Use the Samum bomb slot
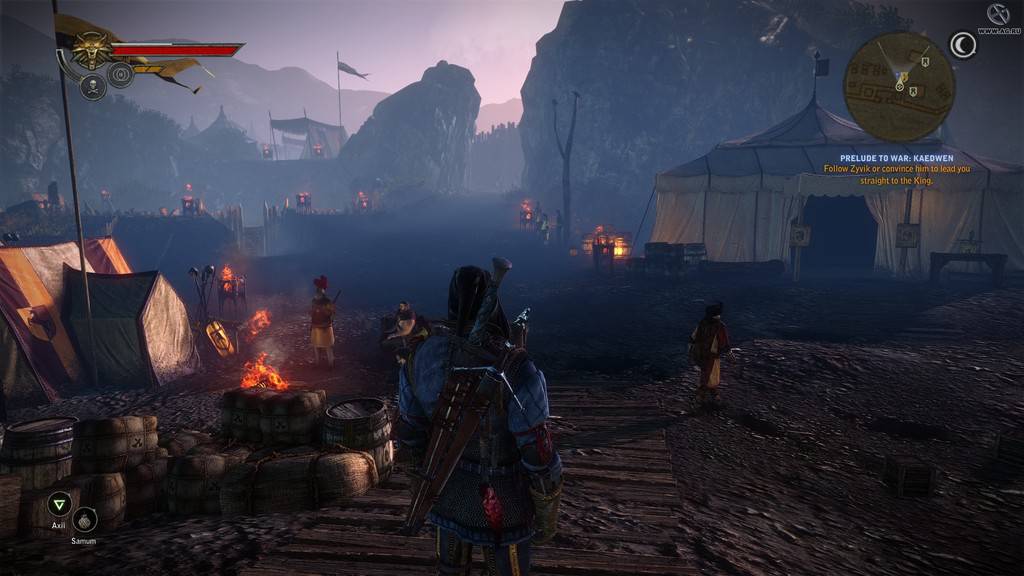The image size is (1024, 576). pyautogui.click(x=85, y=519)
